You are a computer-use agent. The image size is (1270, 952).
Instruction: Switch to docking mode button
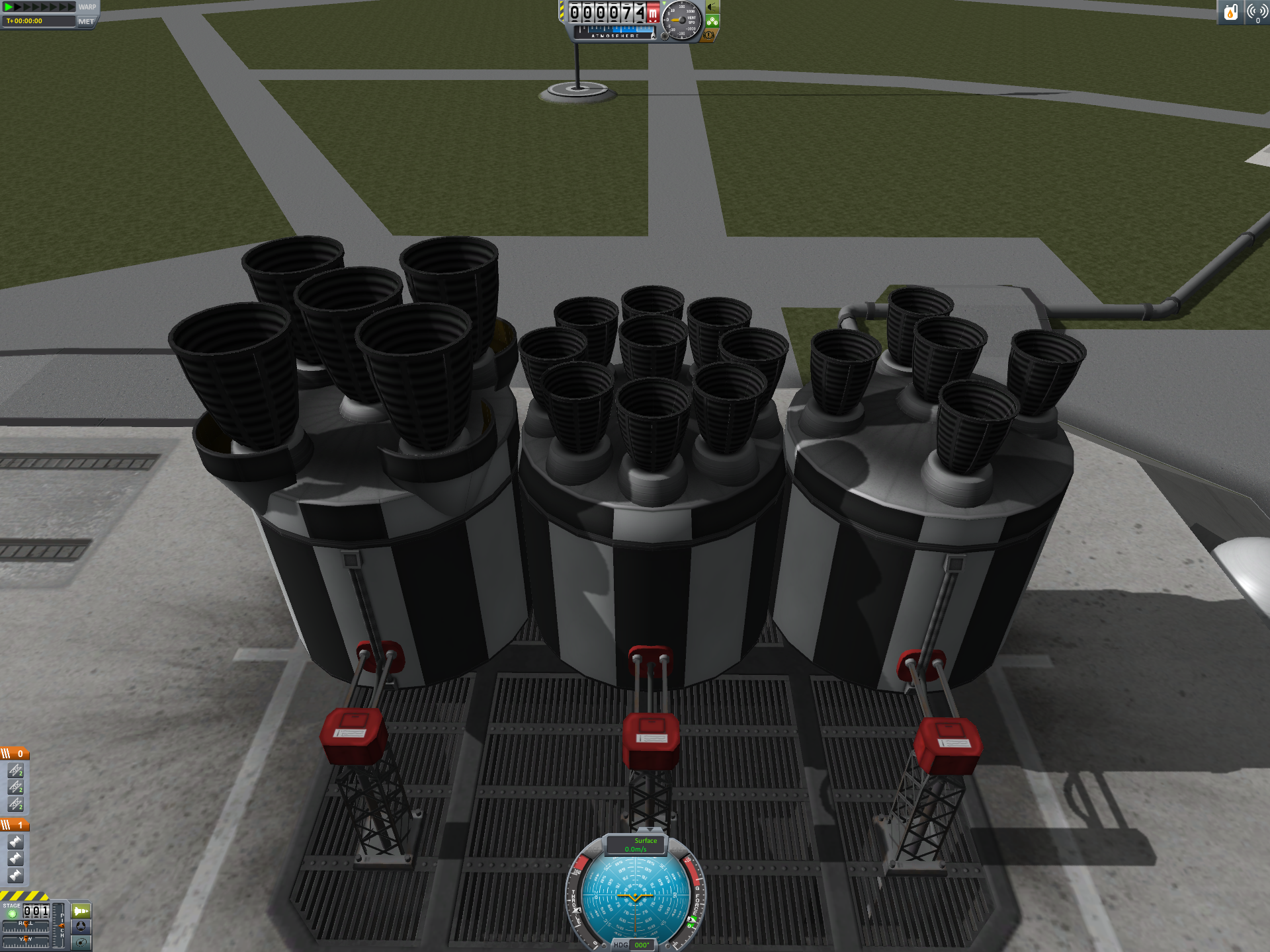tap(81, 927)
